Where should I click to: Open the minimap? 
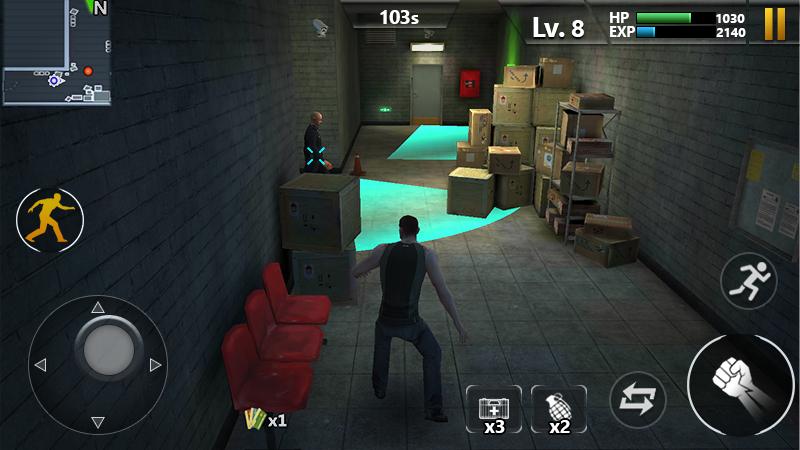click(55, 52)
